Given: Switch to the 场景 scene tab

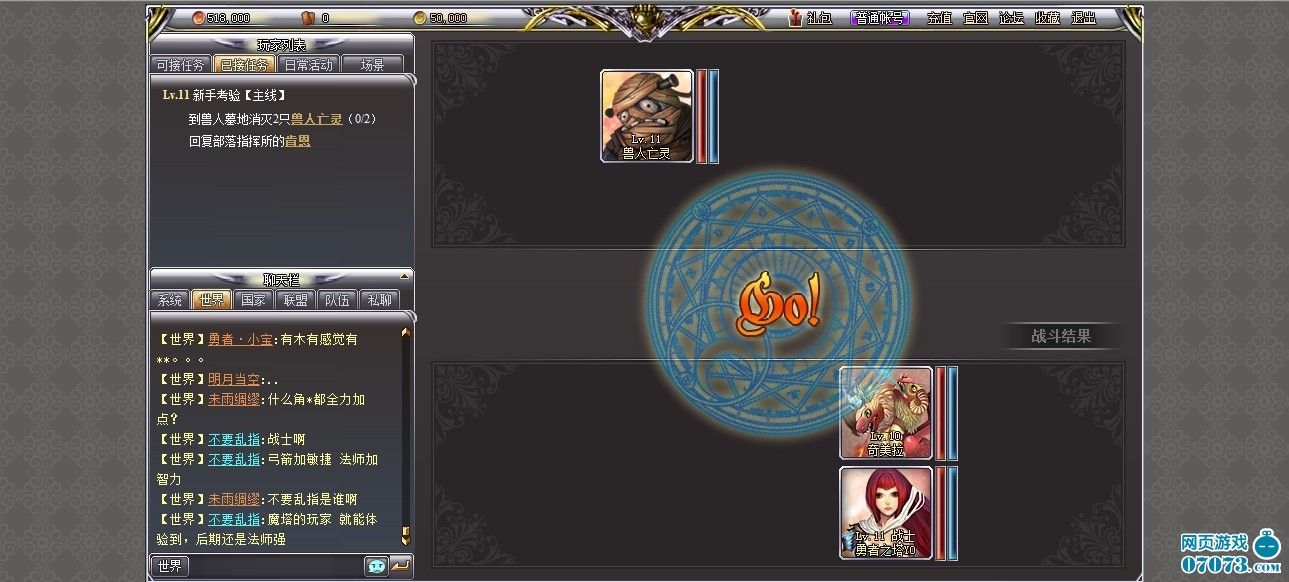Looking at the screenshot, I should [x=372, y=65].
